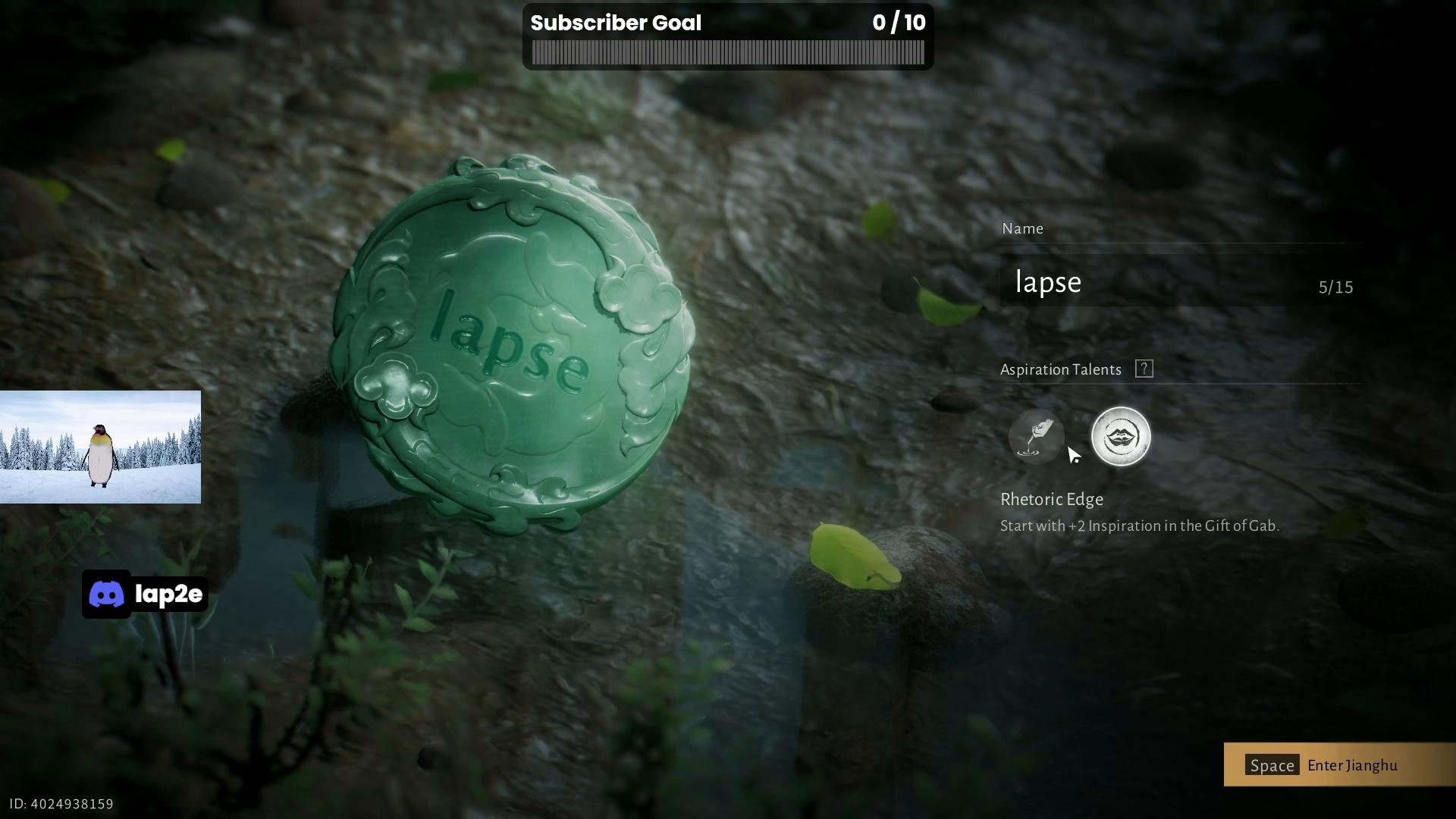Click the penguin webcam overlay thumbnail
The height and width of the screenshot is (819, 1456).
(100, 447)
